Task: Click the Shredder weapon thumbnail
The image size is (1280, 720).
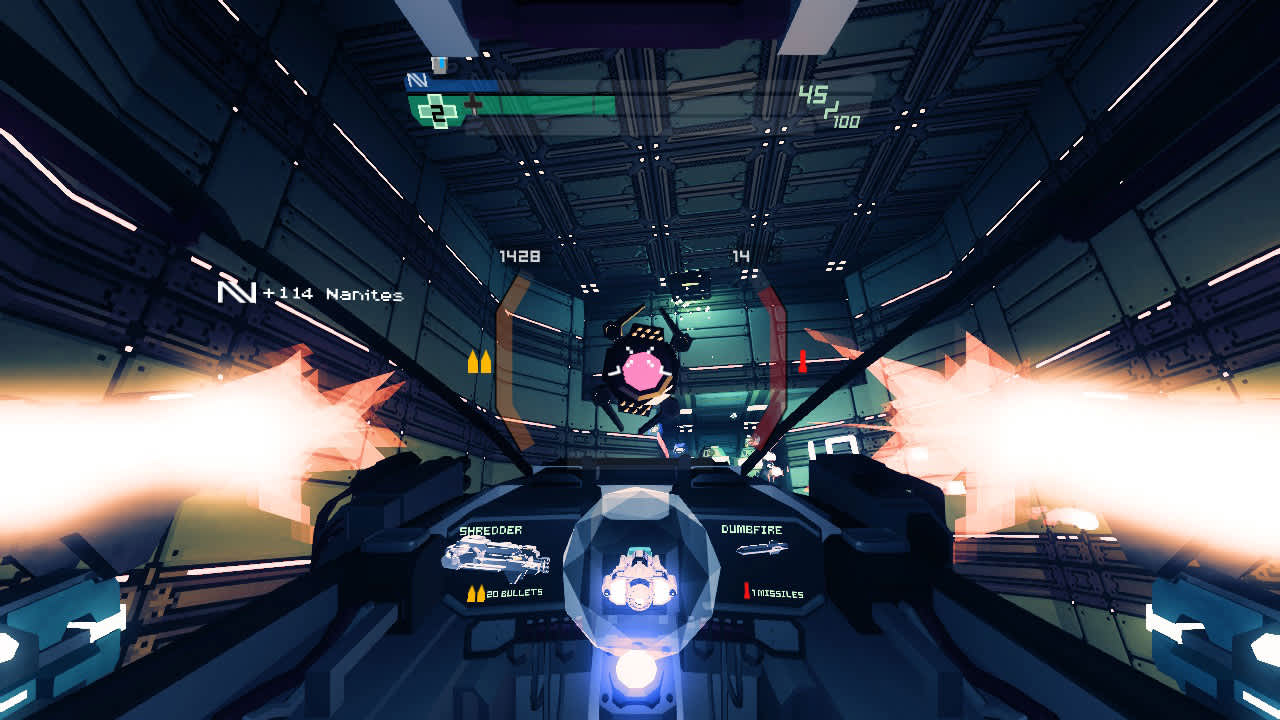Action: coord(499,558)
